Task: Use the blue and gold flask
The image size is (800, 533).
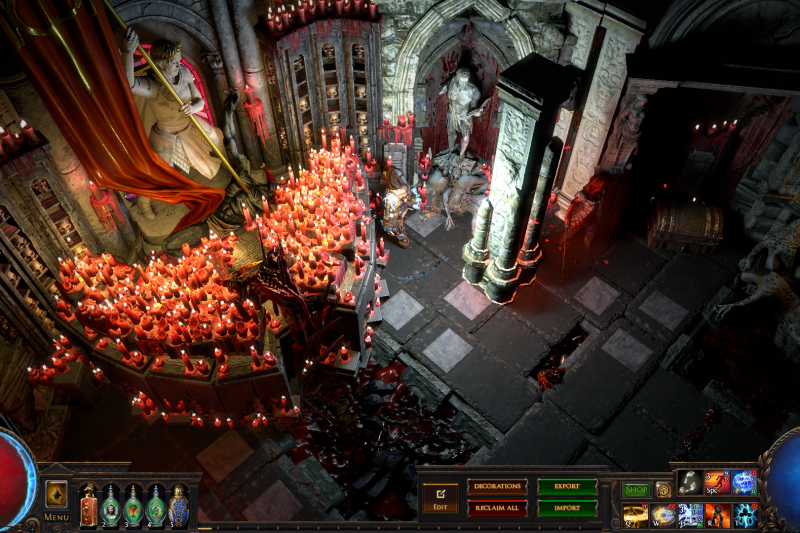Action: coord(178,506)
